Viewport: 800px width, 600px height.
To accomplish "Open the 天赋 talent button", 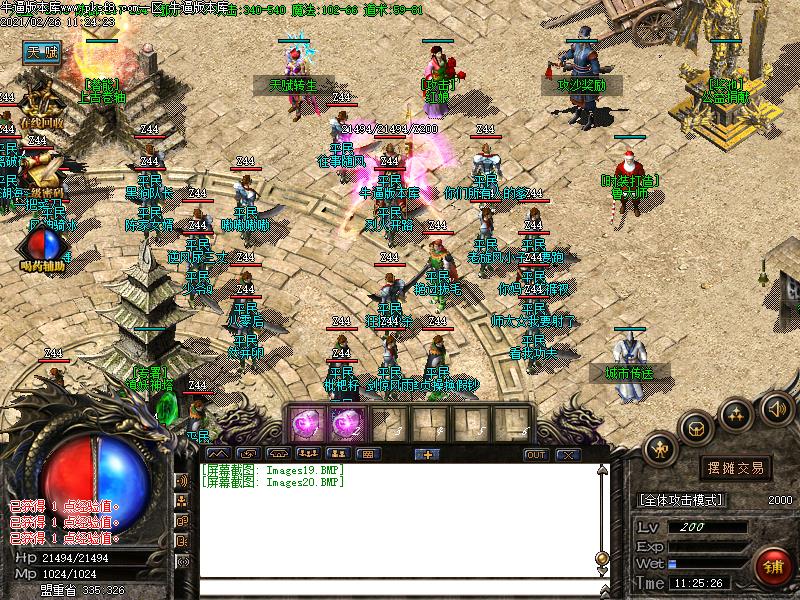I will (43, 51).
